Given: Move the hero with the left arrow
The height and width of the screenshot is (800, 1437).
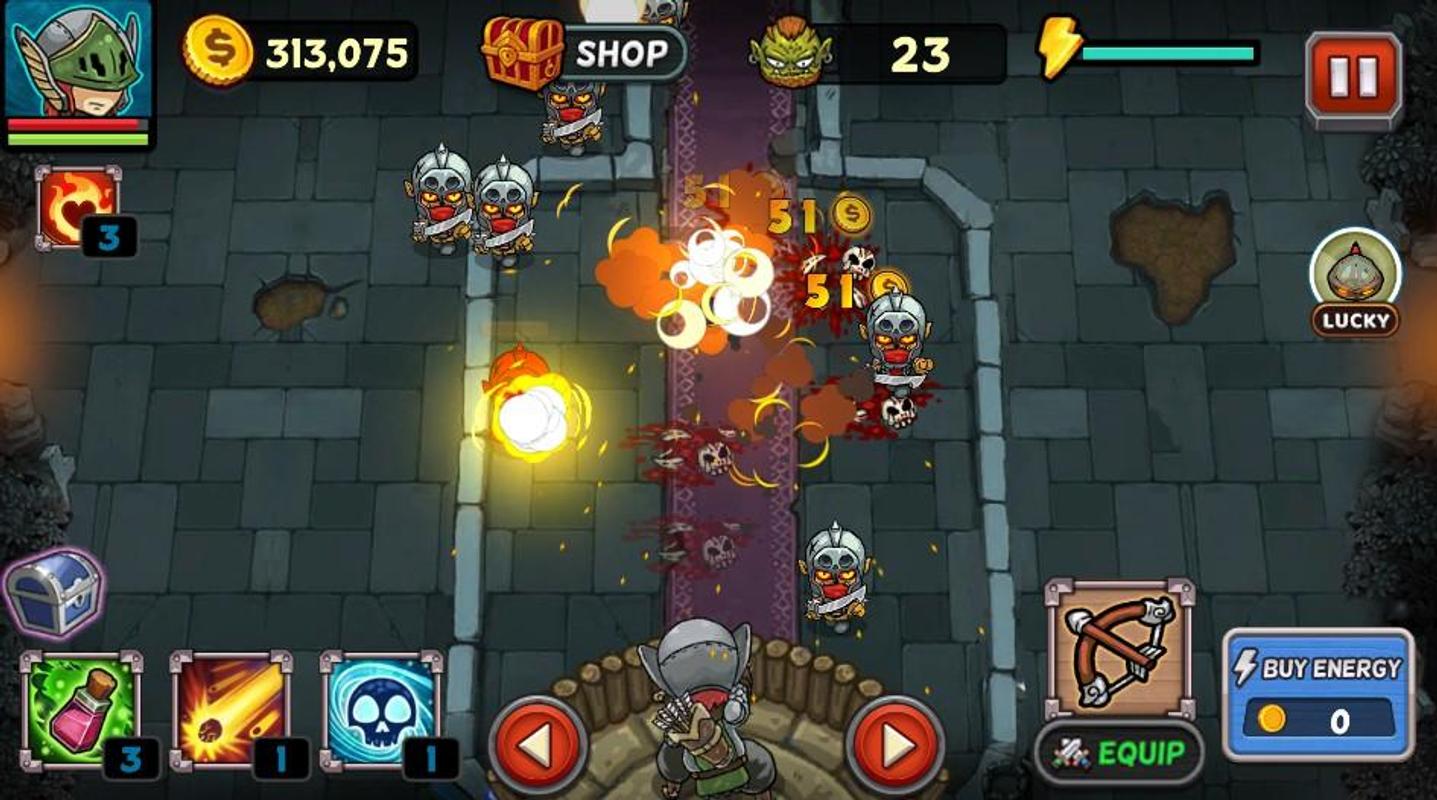Looking at the screenshot, I should coord(538,744).
